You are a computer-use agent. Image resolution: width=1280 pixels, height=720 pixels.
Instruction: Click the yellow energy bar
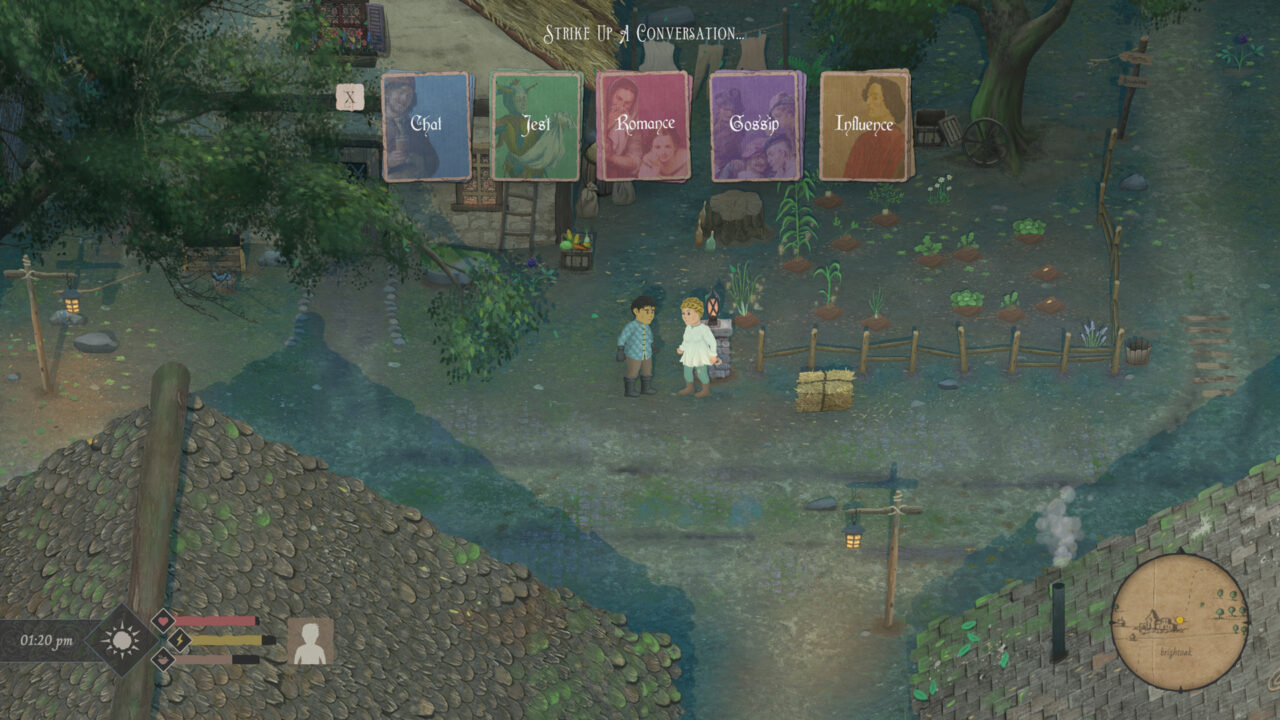[227, 640]
